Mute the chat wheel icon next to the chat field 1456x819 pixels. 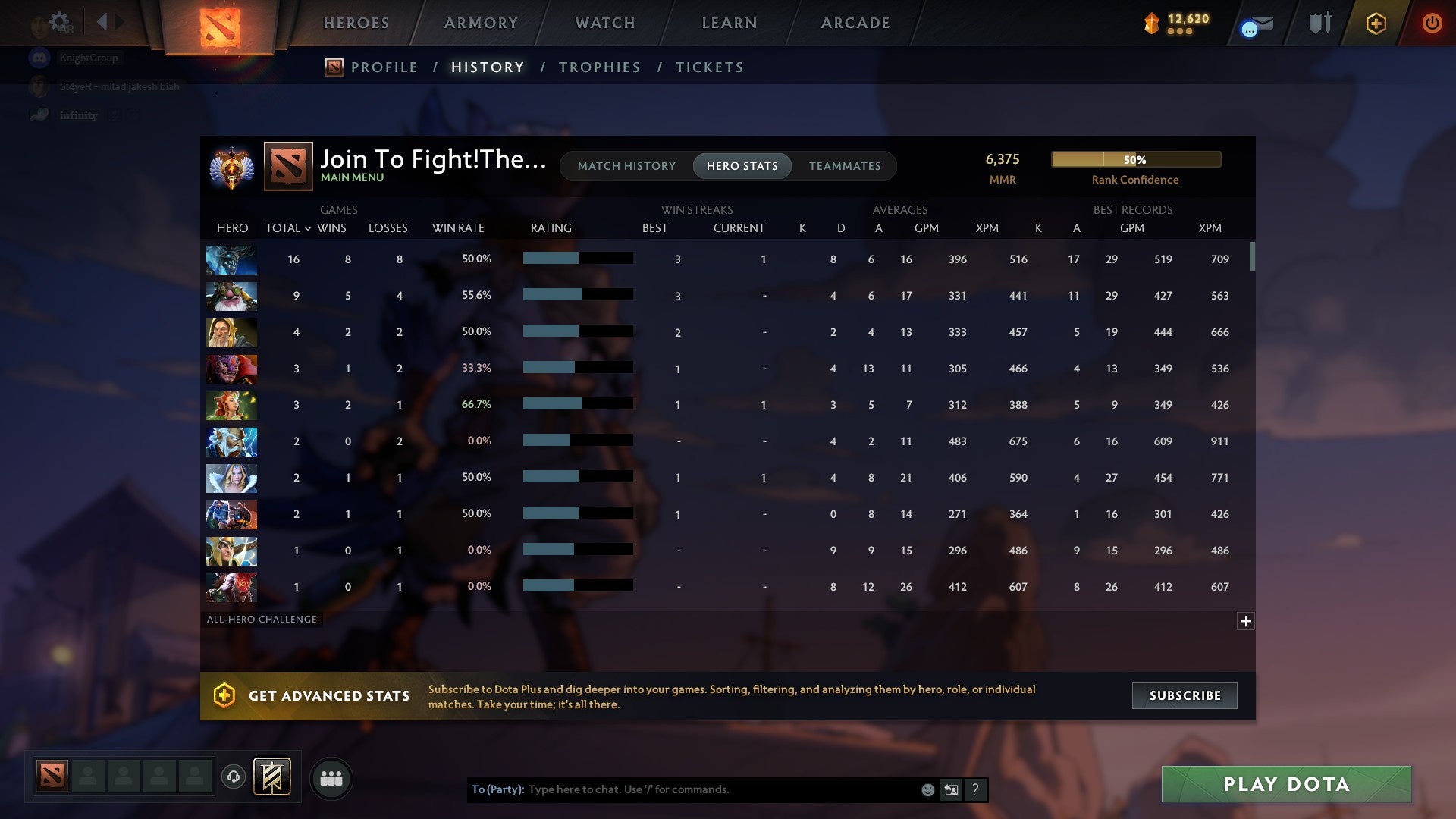tap(950, 789)
